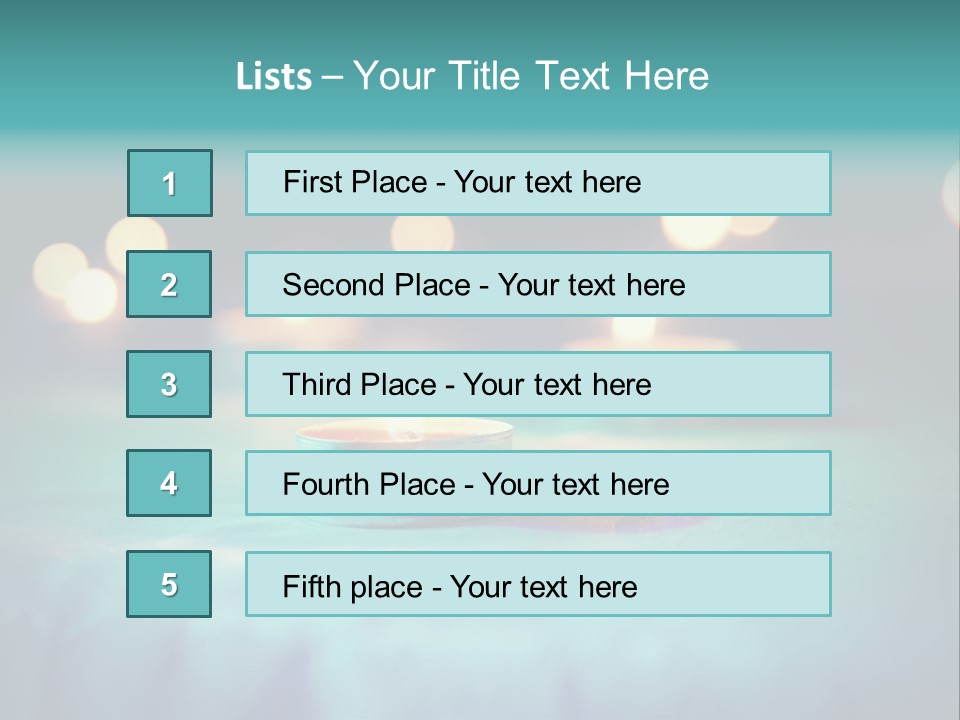Click the Fifth place text row
This screenshot has height=720, width=960.
(538, 584)
